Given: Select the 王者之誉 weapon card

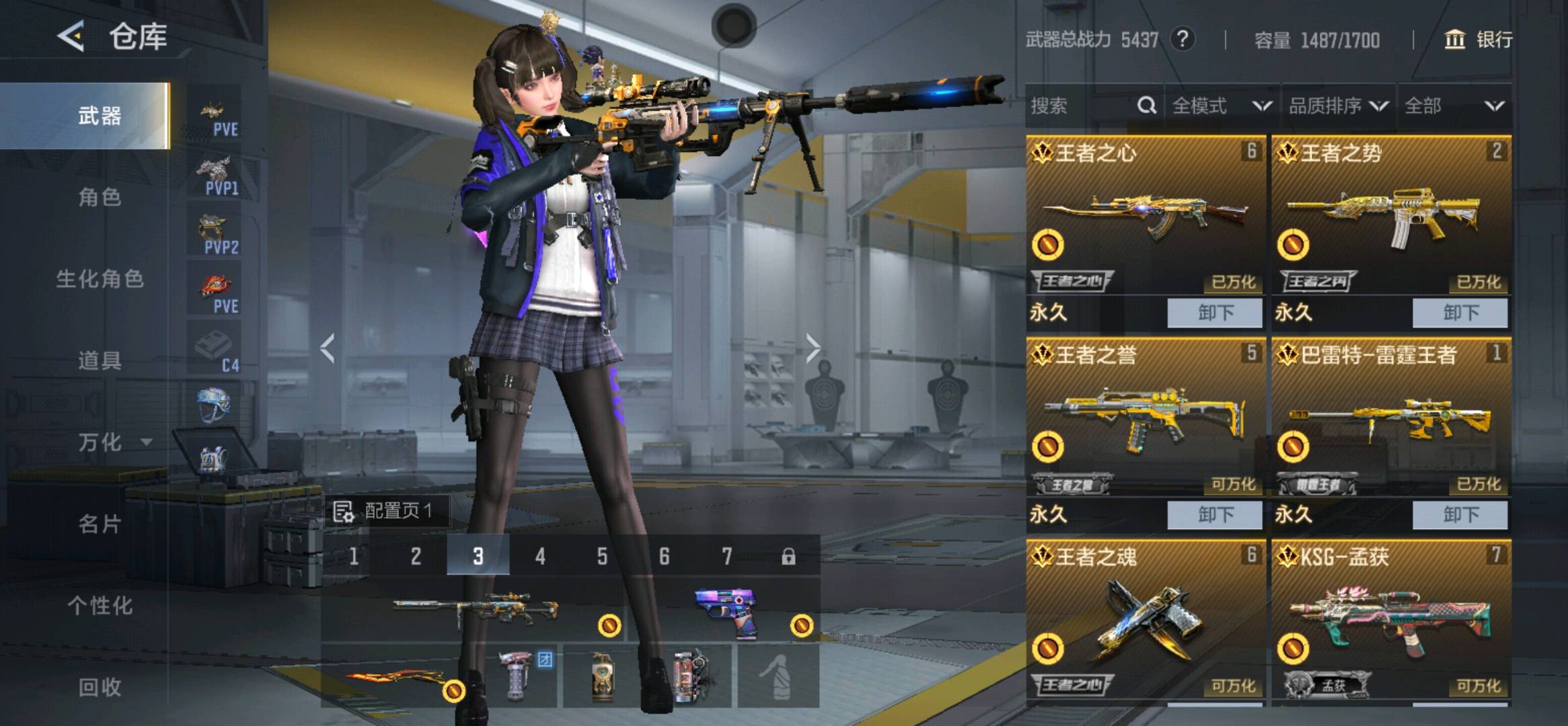Looking at the screenshot, I should coord(1145,417).
